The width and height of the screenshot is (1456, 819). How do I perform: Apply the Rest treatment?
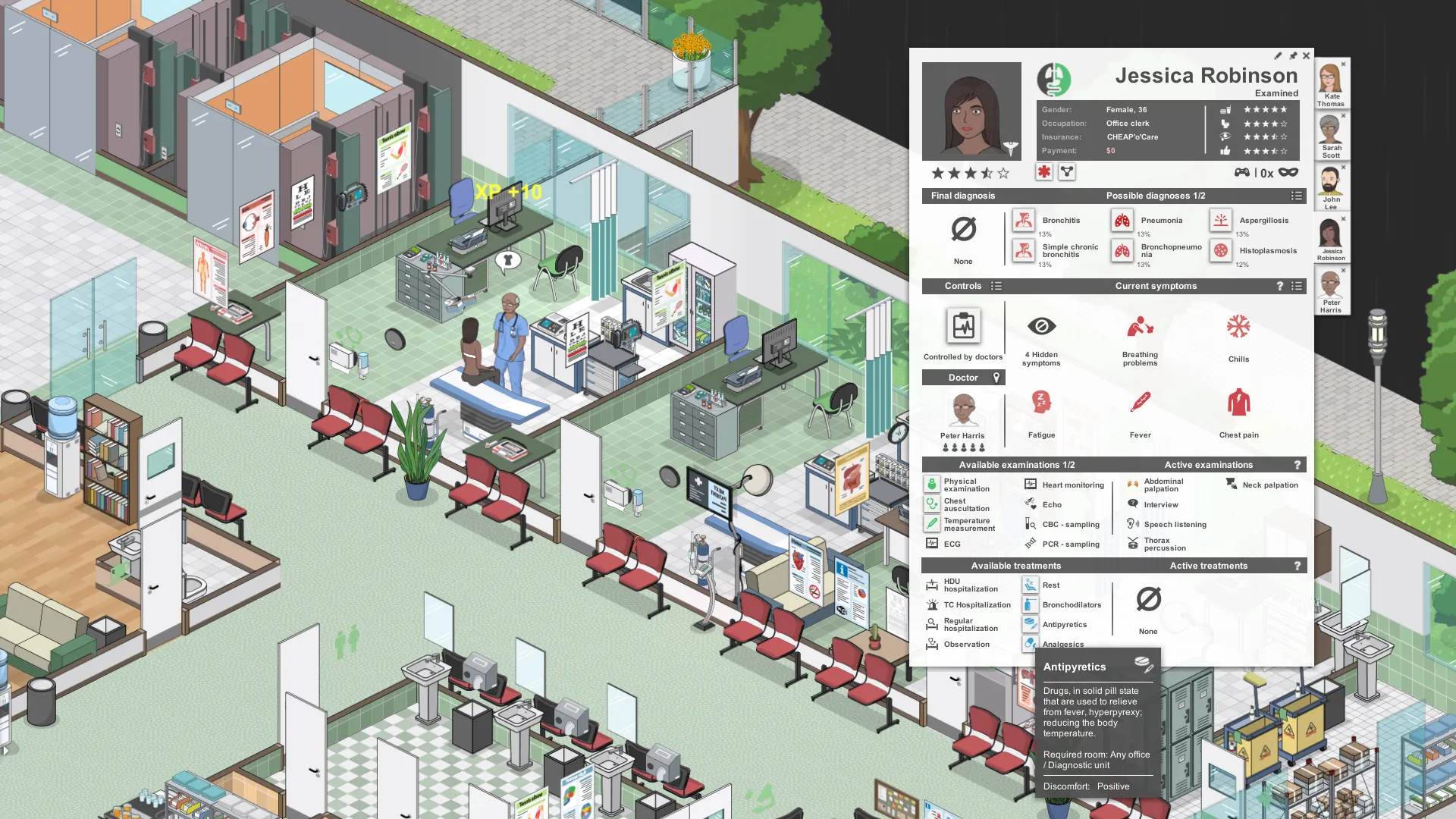coord(1031,585)
